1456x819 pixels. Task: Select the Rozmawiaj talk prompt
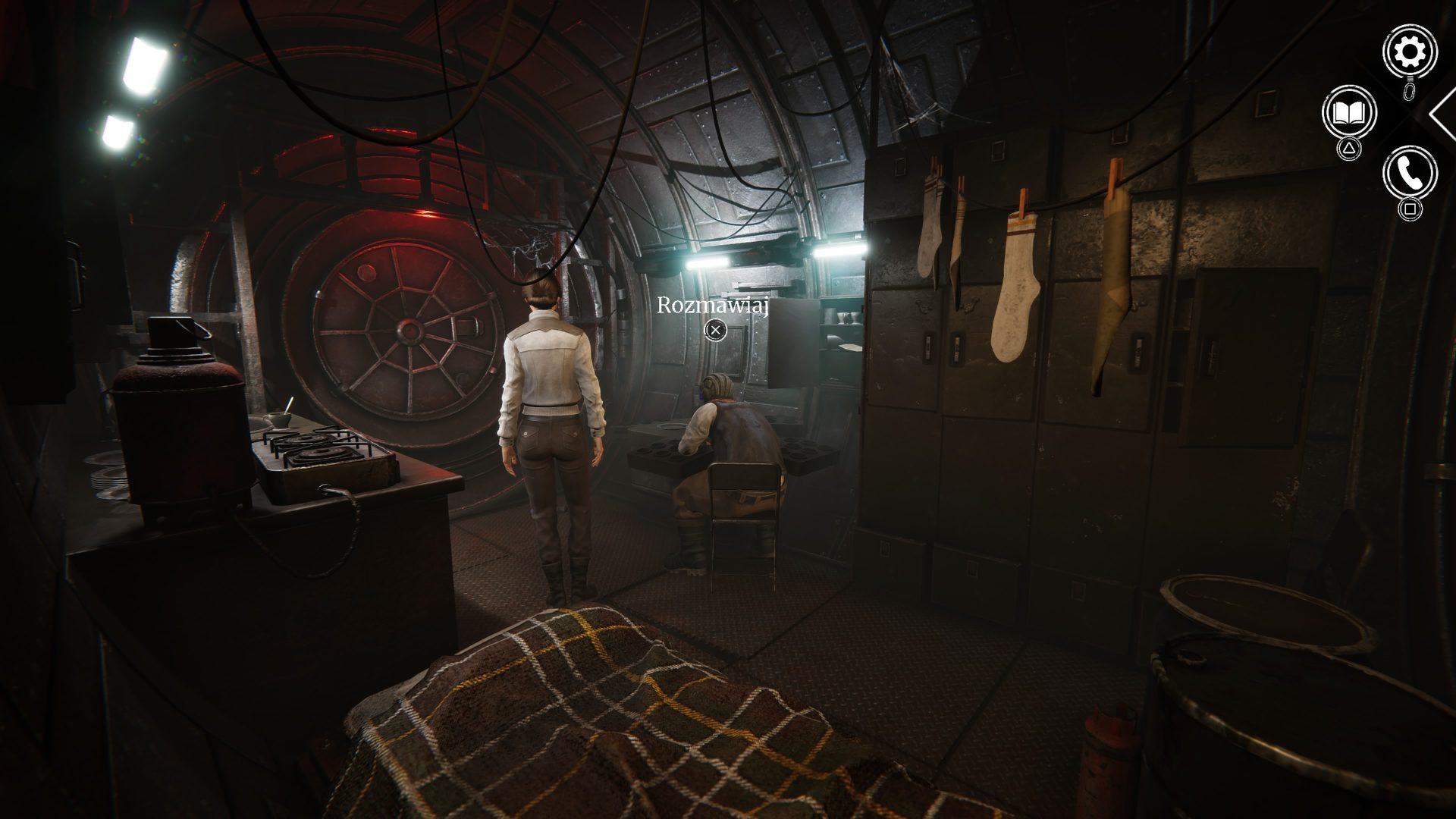pos(714,329)
